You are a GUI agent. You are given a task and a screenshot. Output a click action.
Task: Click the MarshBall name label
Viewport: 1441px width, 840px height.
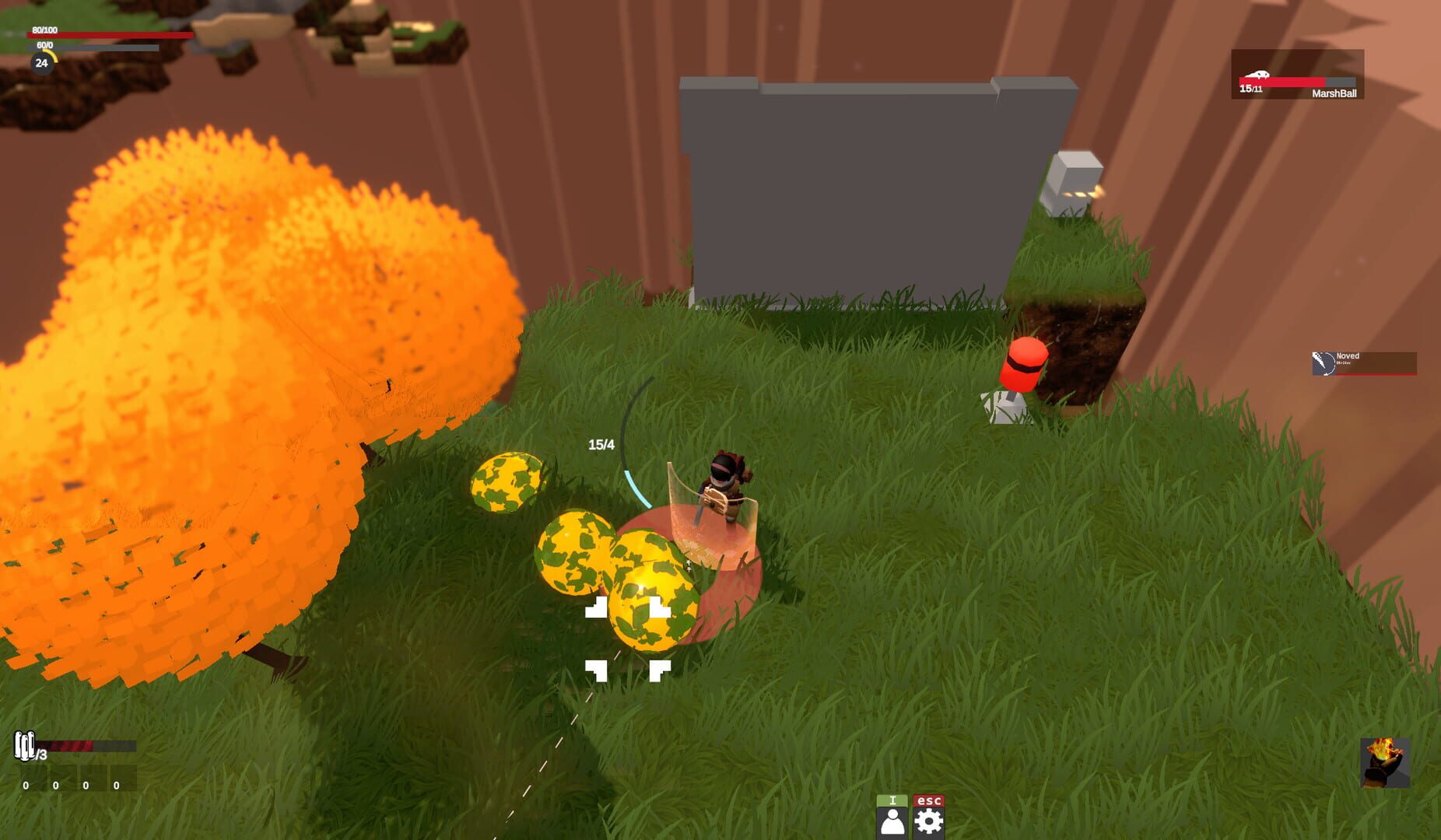click(x=1334, y=93)
